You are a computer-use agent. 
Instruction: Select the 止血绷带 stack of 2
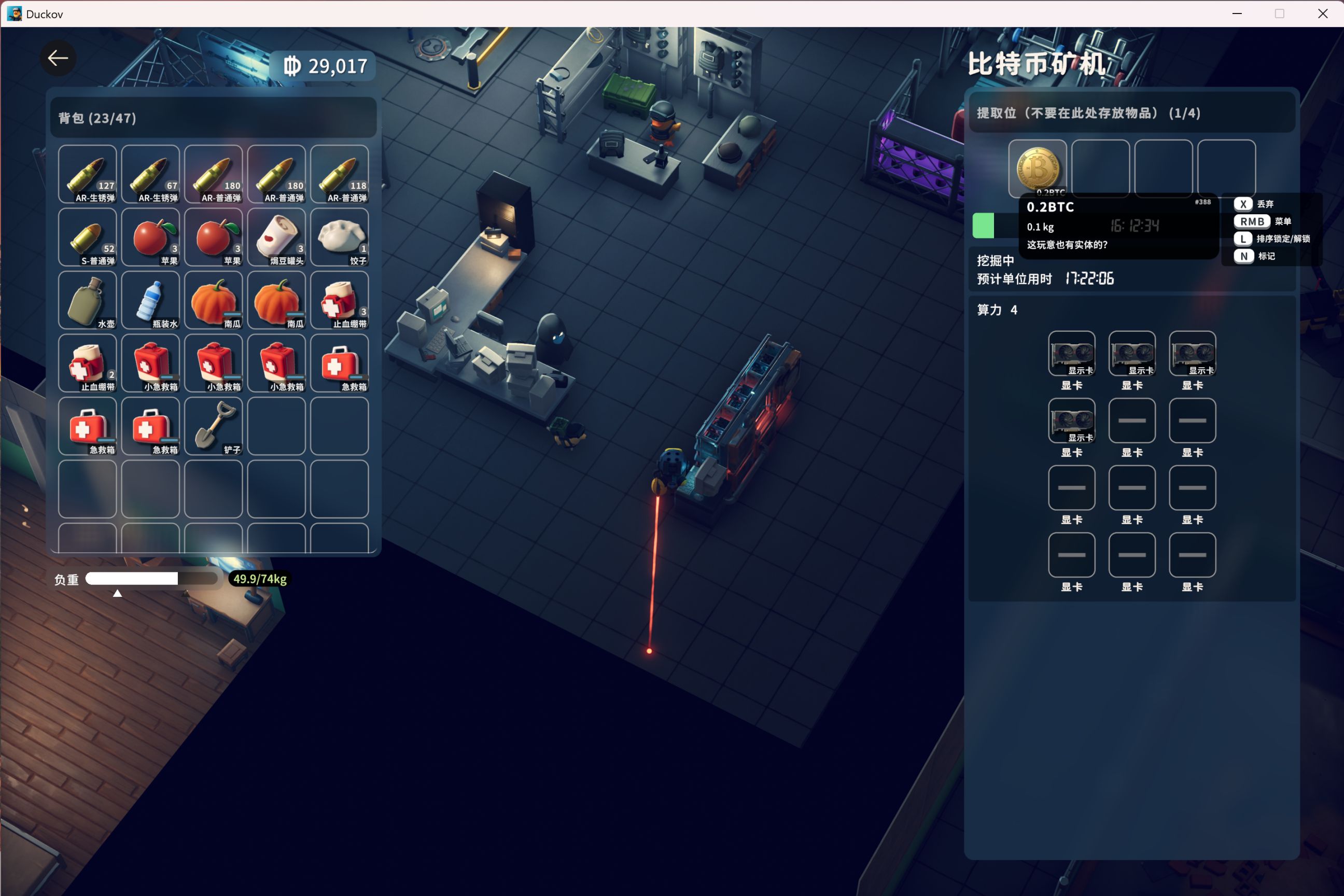88,362
